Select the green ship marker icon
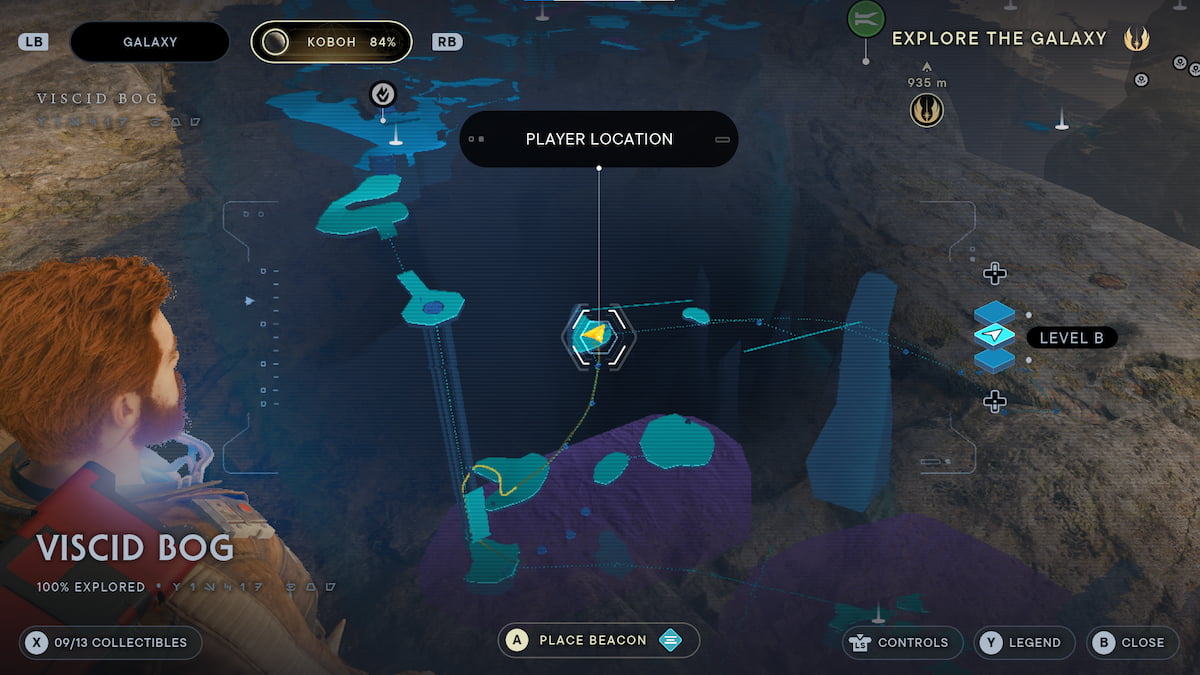Image resolution: width=1200 pixels, height=675 pixels. tap(866, 18)
